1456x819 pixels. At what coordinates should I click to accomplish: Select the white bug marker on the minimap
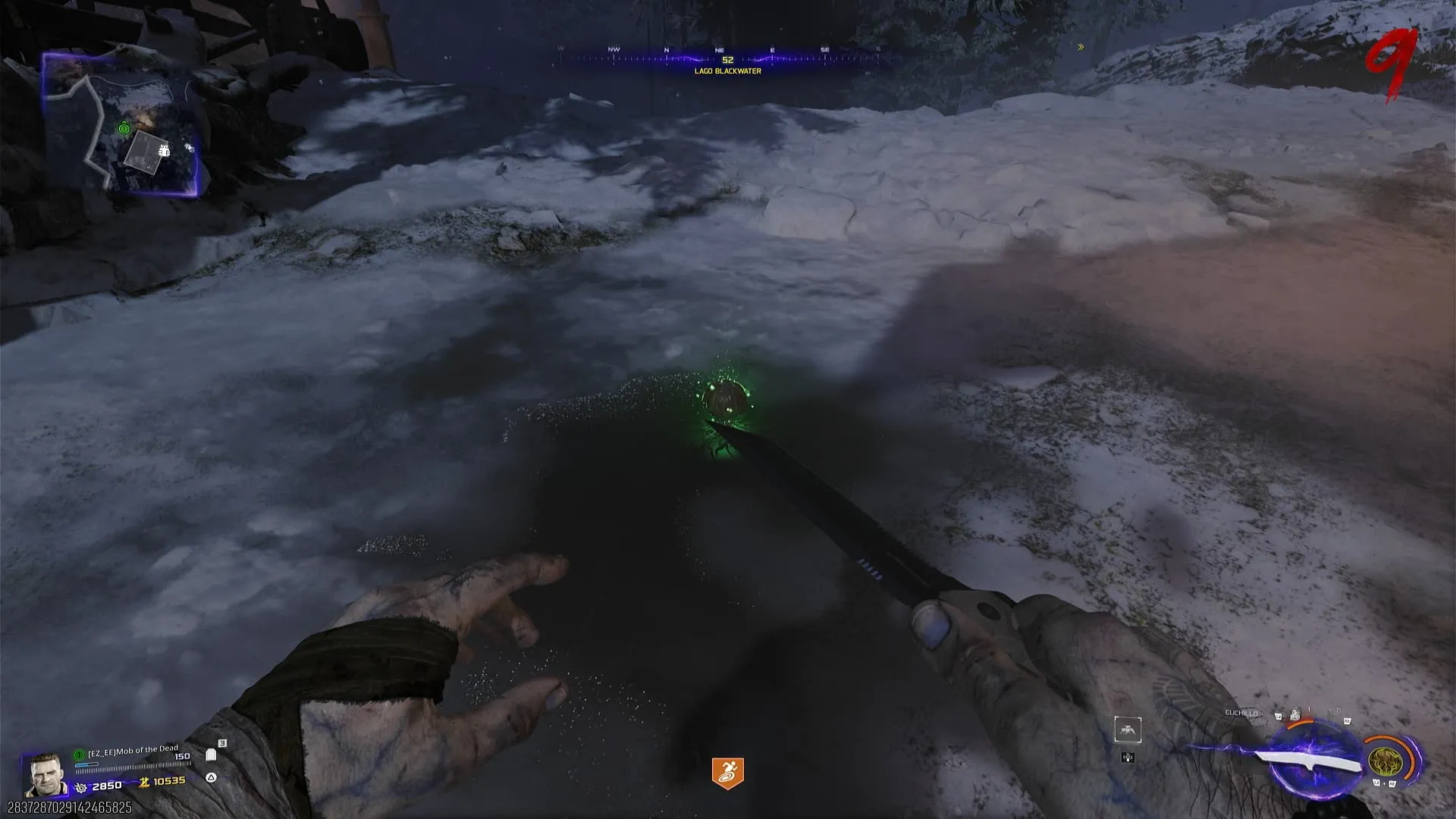[164, 151]
